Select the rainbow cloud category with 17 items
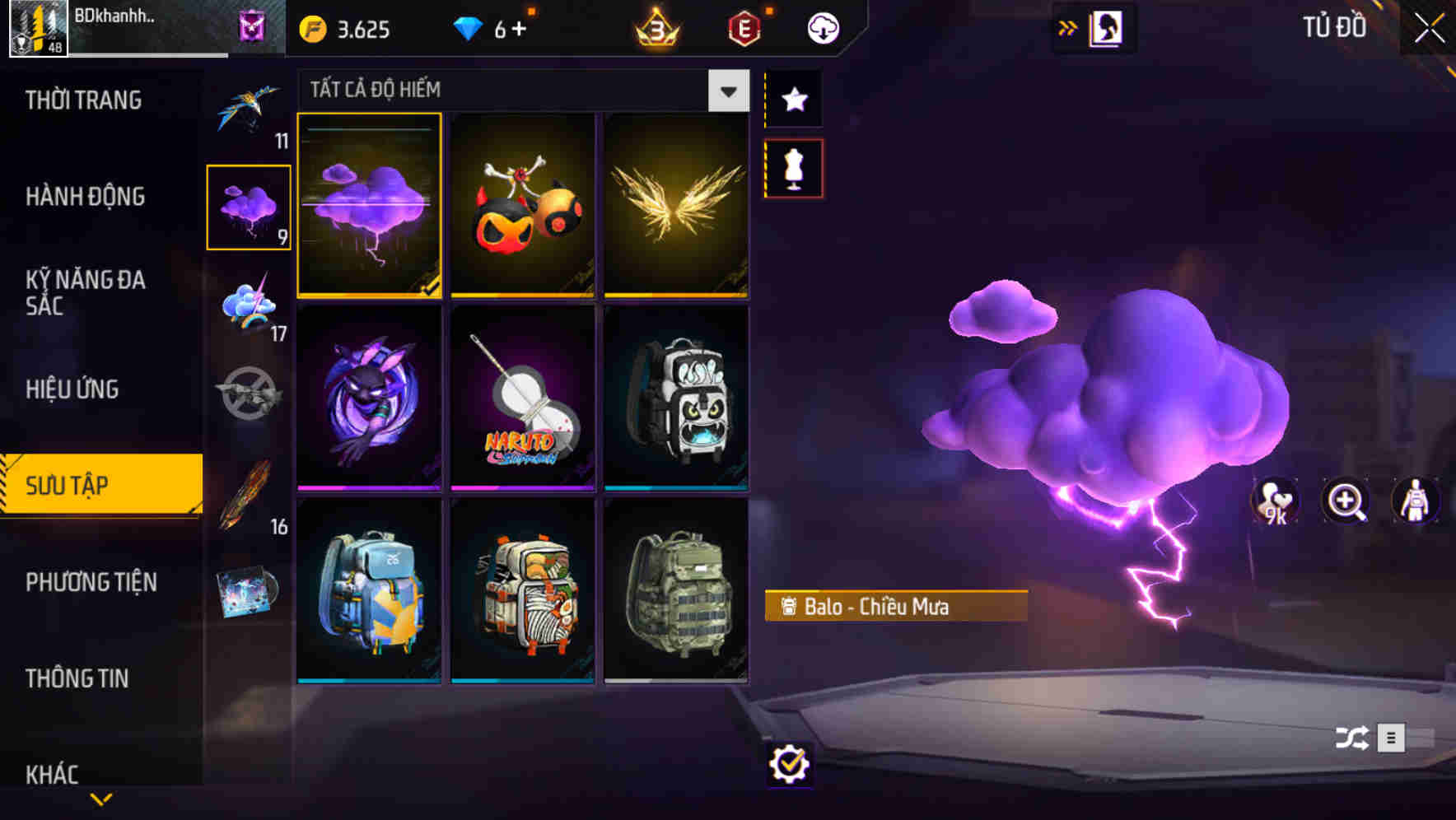This screenshot has width=1456, height=820. coord(247,309)
